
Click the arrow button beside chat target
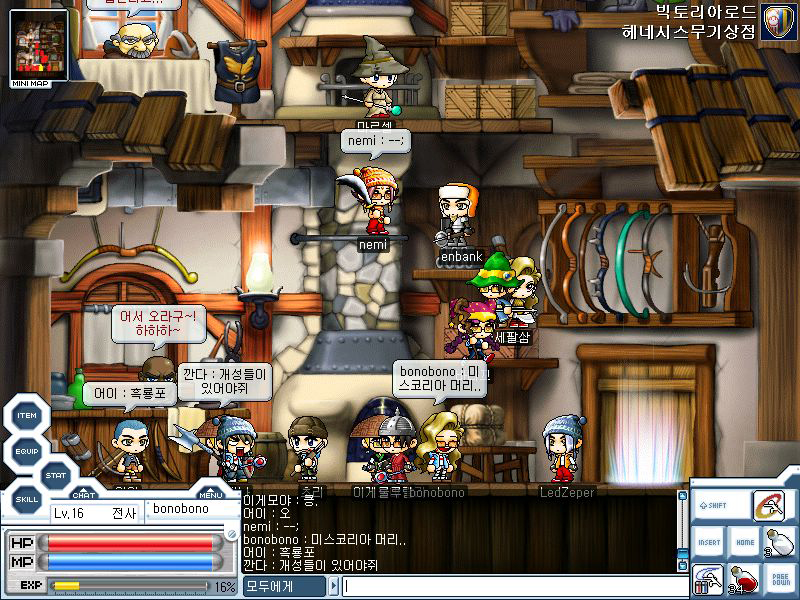332,588
